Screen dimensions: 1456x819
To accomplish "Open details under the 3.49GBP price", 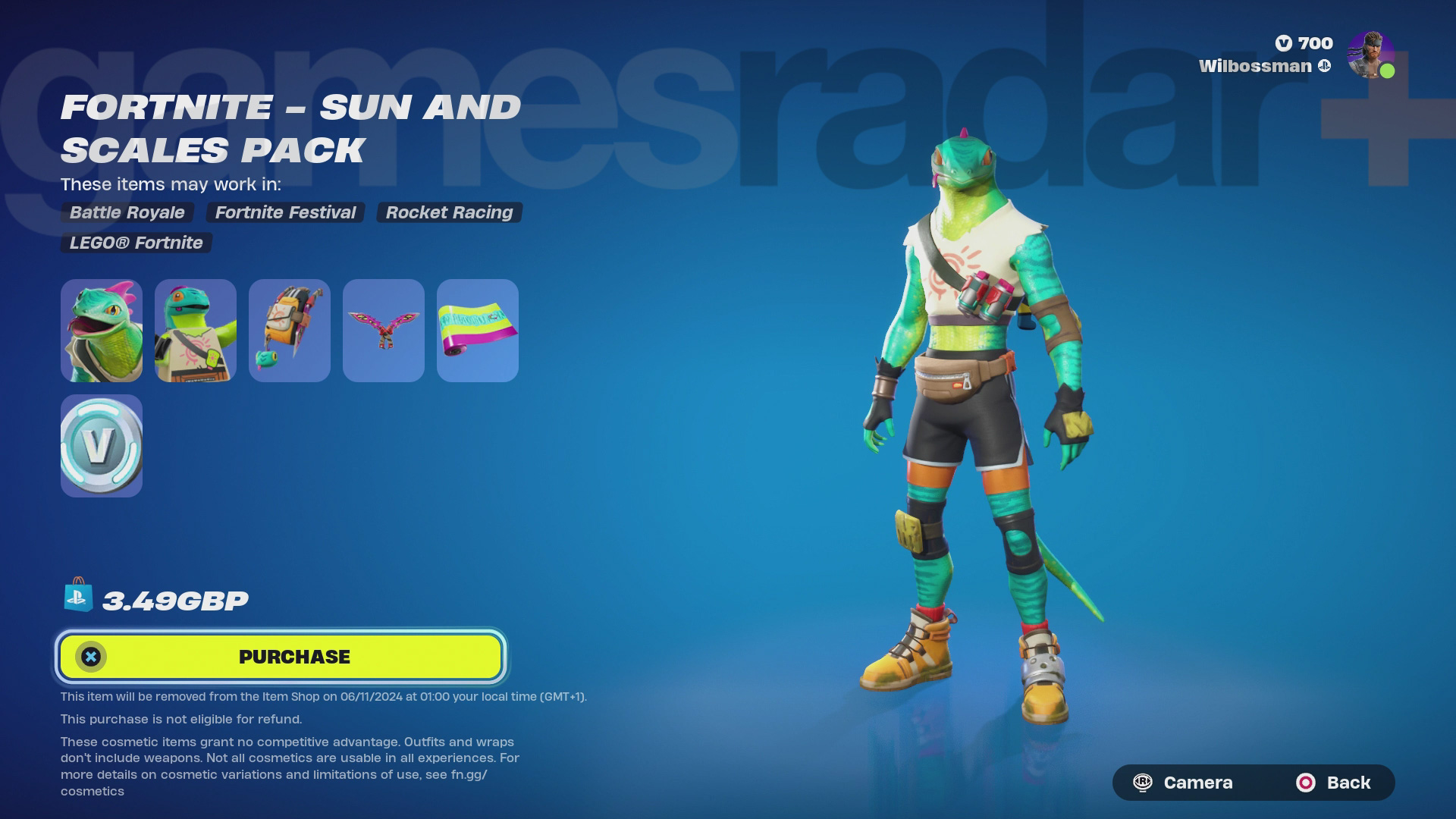I will [174, 600].
